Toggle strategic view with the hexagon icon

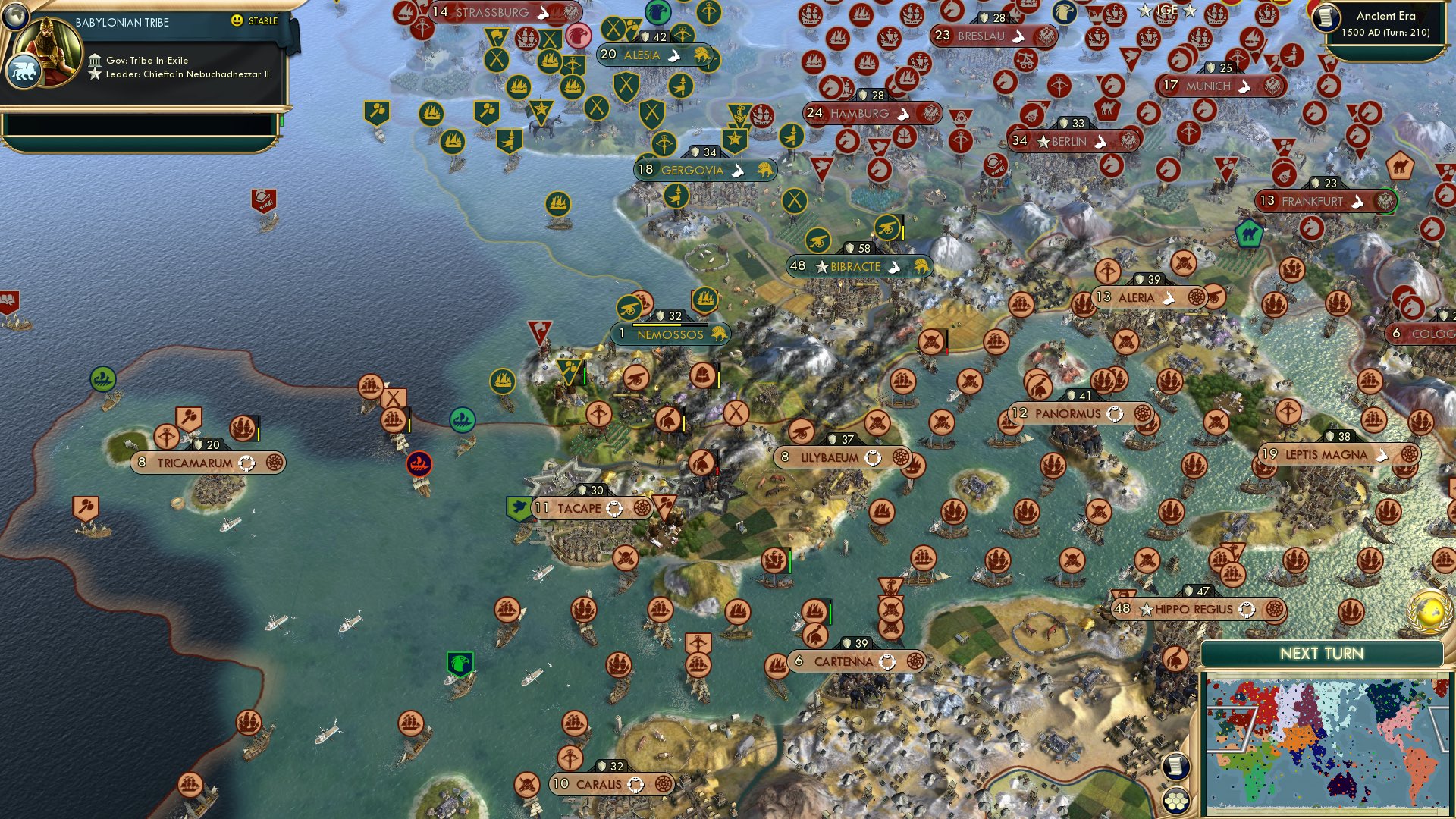(1175, 799)
